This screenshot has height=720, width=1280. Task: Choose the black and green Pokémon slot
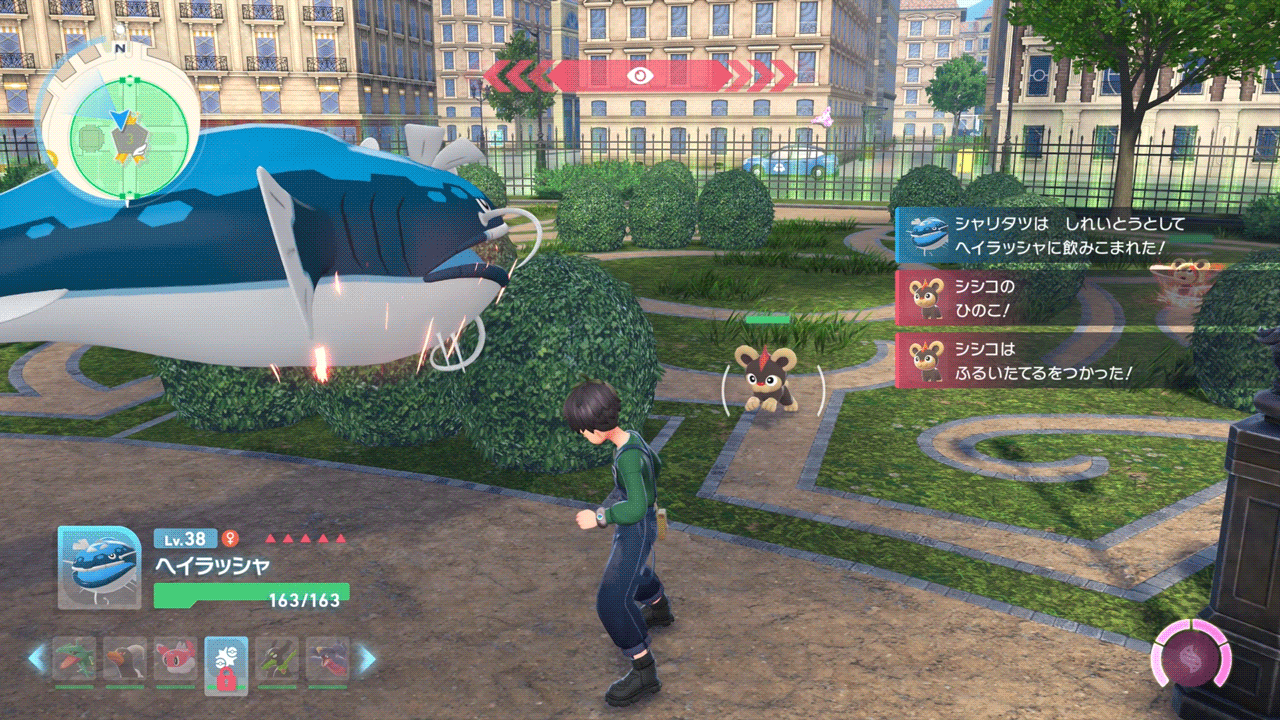[277, 660]
